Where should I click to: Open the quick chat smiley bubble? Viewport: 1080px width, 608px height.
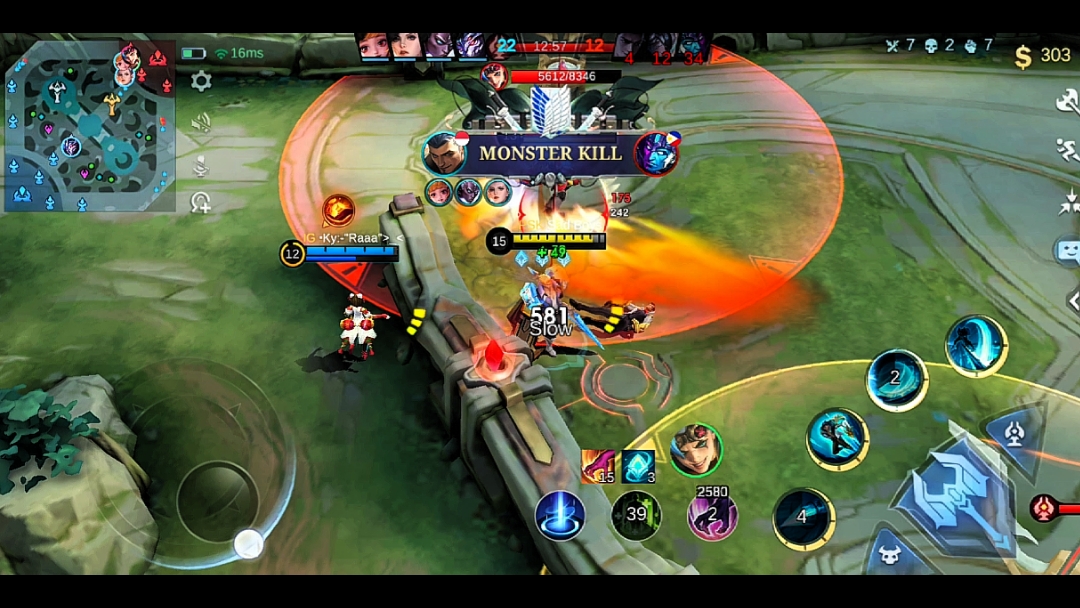(1067, 251)
